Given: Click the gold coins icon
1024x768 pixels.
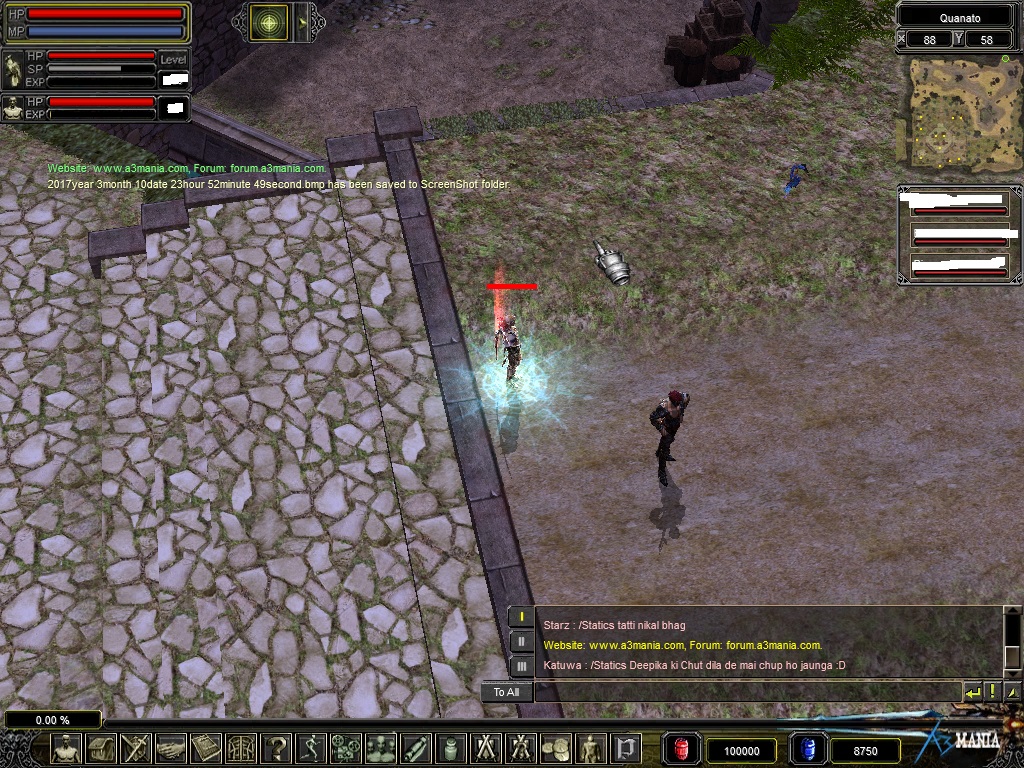Looking at the screenshot, I should coord(555,748).
